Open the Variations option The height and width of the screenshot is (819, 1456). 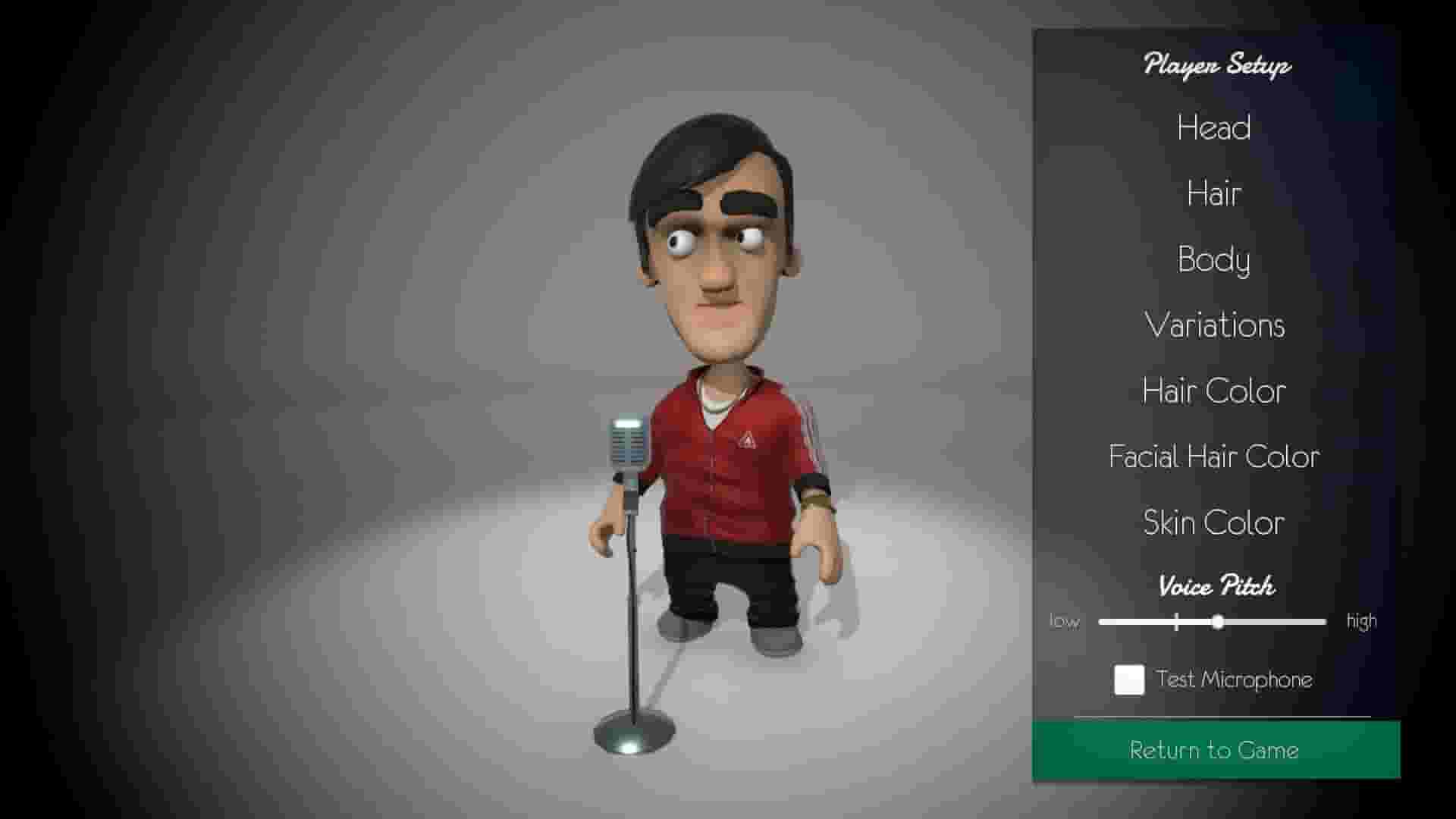(x=1214, y=325)
